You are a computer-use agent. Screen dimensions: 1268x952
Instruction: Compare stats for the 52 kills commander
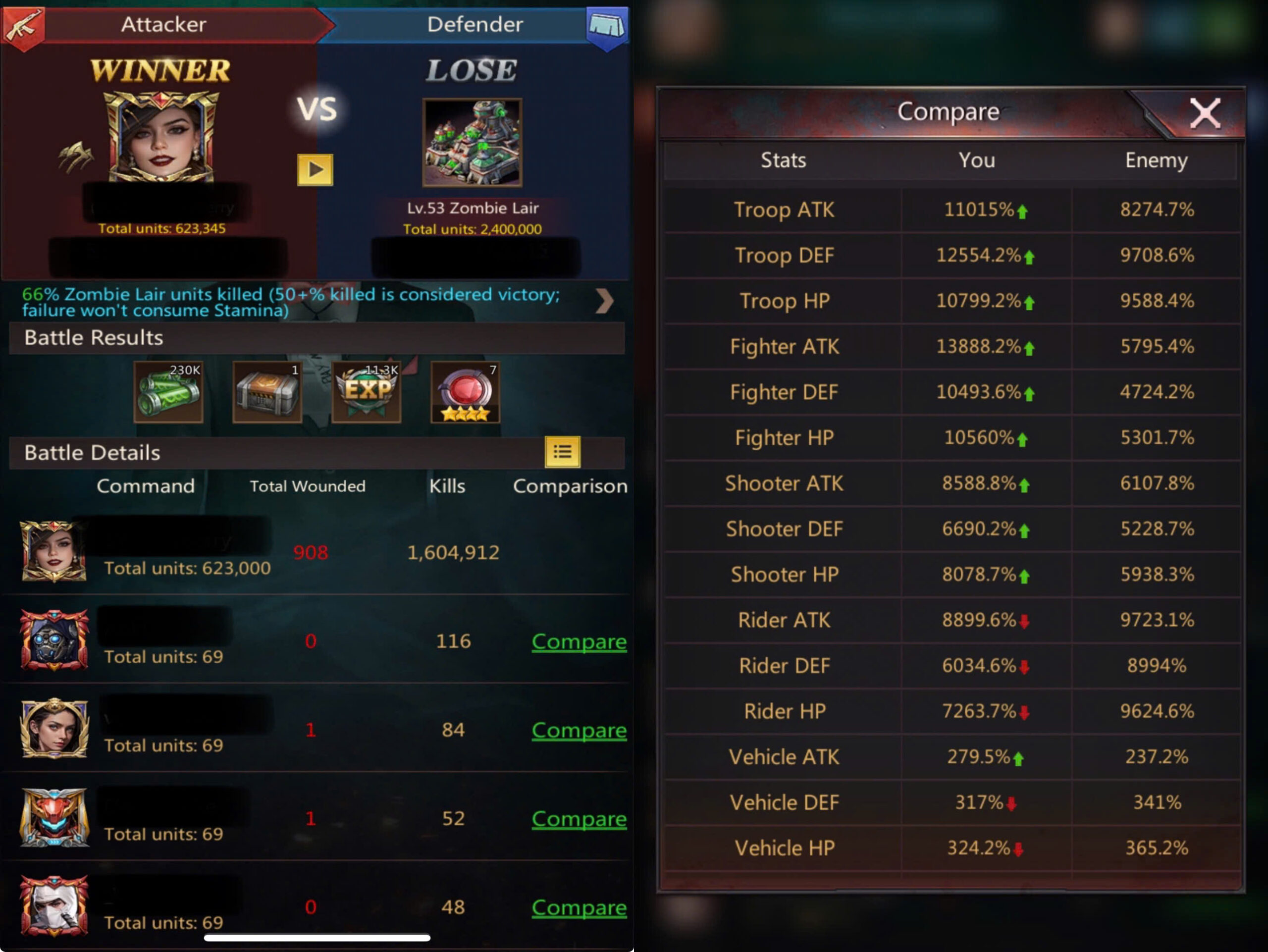pyautogui.click(x=579, y=819)
